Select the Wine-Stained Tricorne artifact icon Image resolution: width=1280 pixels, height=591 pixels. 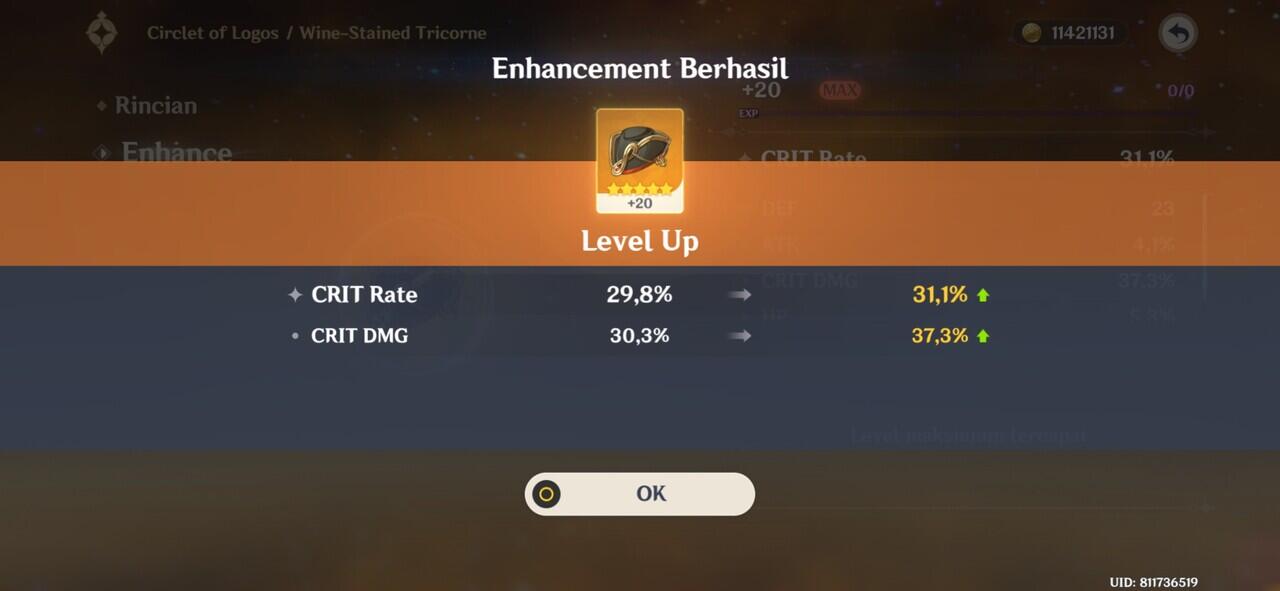pos(639,160)
